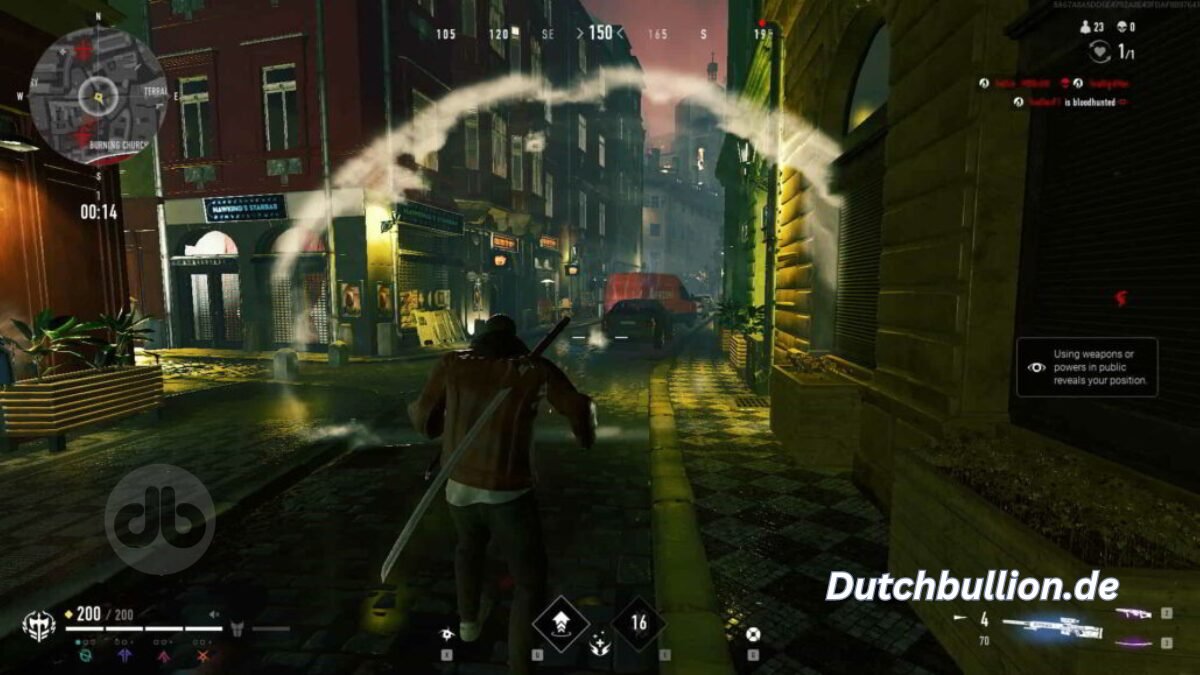Select the red crossed buff icon
The image size is (1200, 675).
tap(203, 656)
